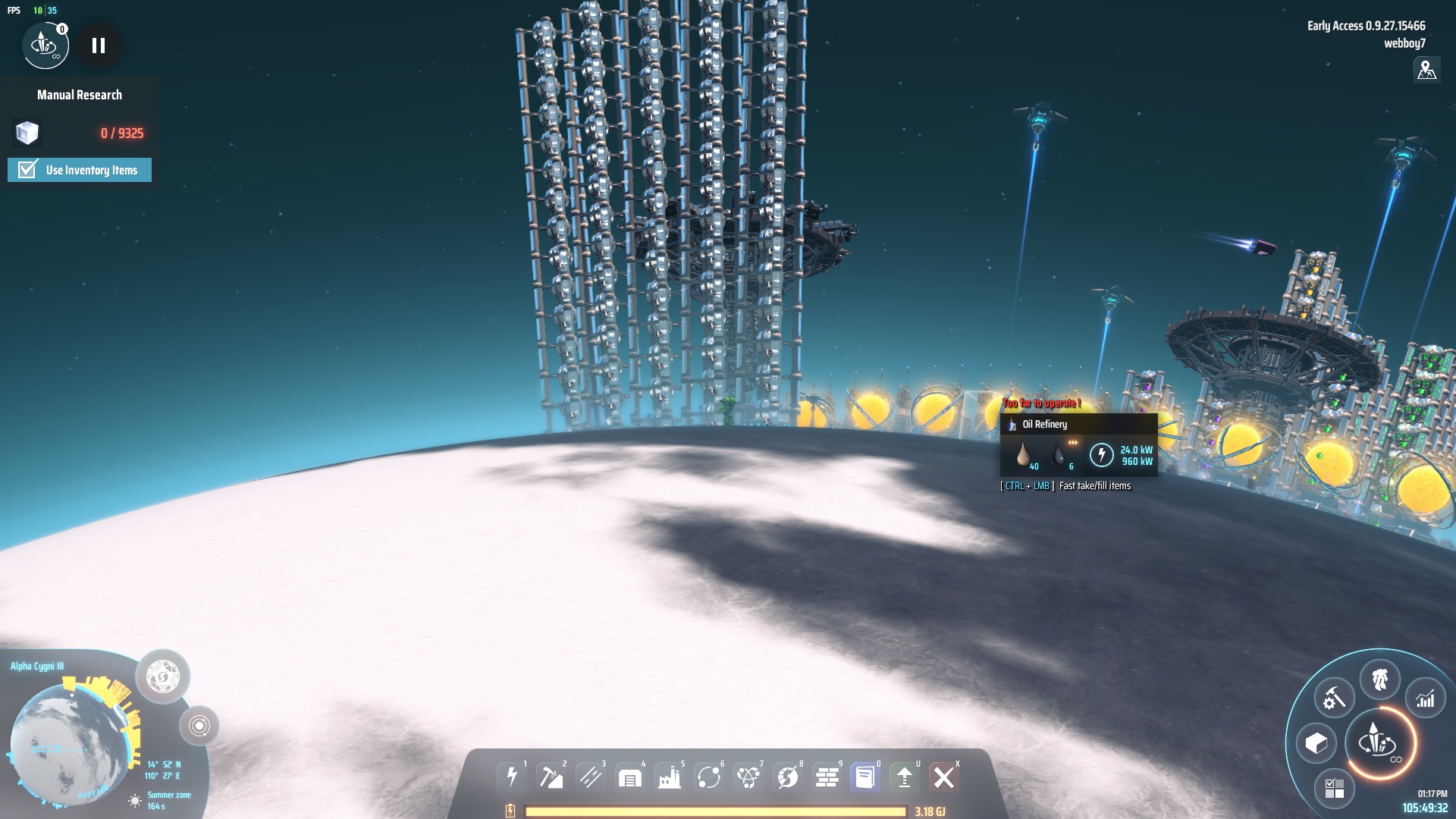Select the foundation bricks build category
Viewport: 1456px width, 819px height.
[x=827, y=777]
